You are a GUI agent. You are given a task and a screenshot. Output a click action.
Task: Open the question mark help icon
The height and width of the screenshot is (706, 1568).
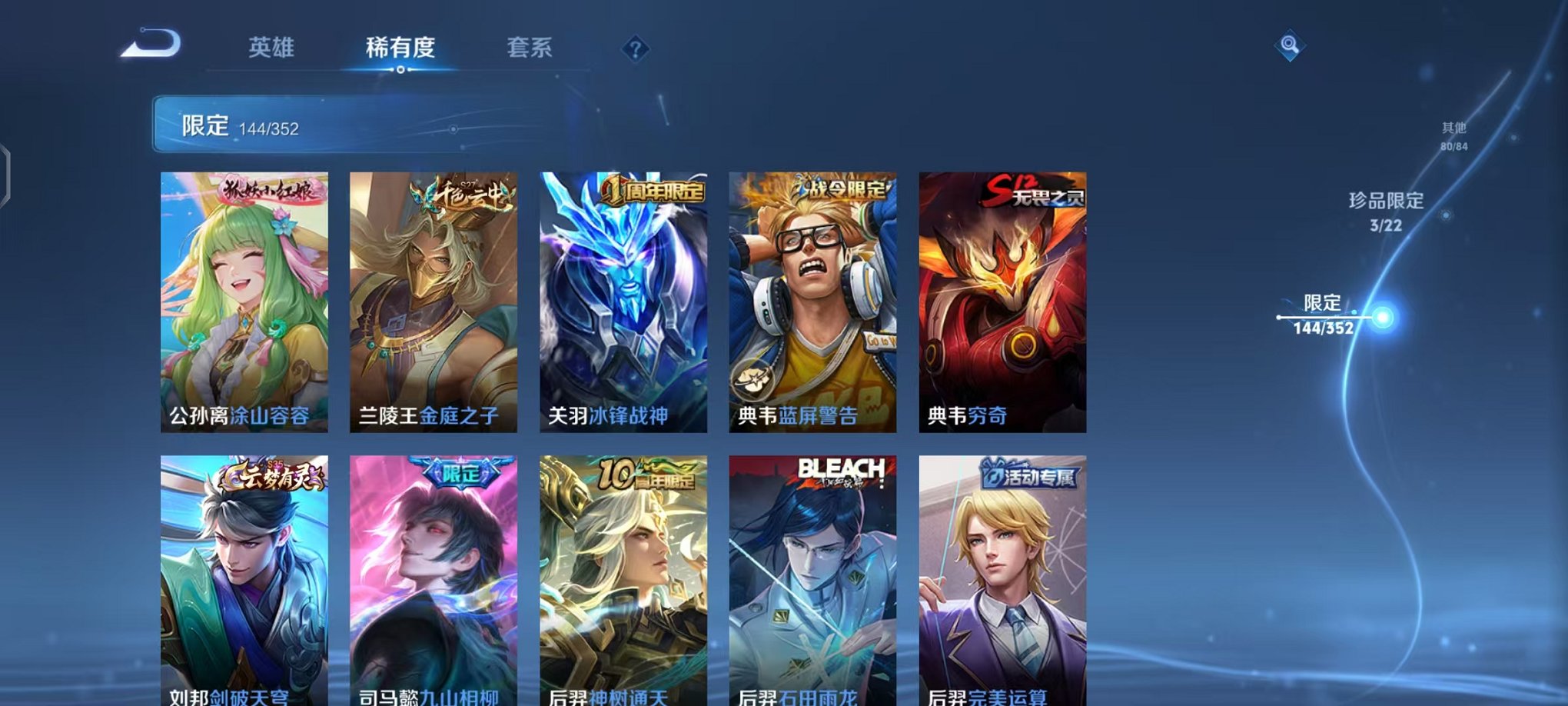(x=635, y=49)
